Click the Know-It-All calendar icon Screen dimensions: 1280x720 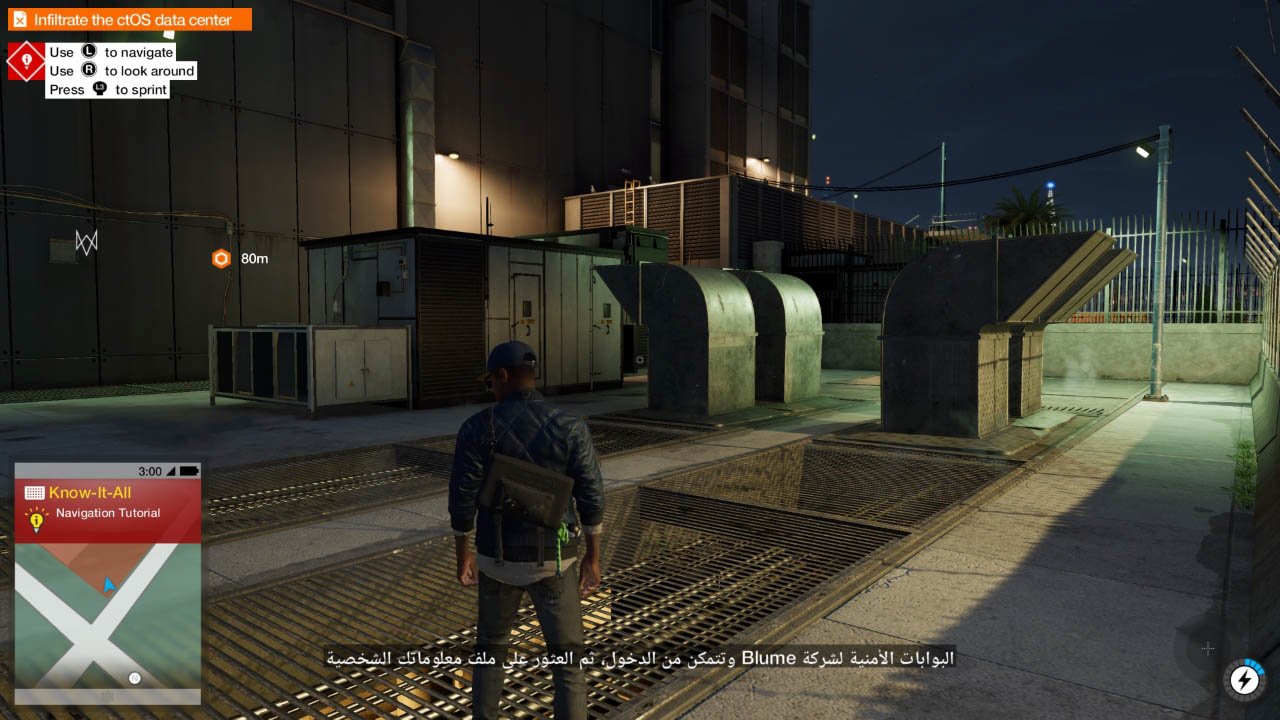tap(33, 491)
